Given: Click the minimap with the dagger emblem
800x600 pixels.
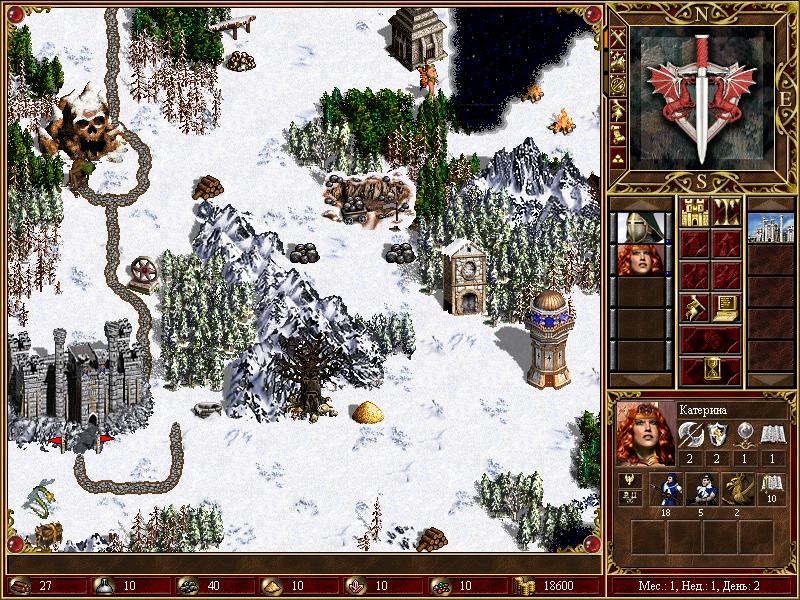Looking at the screenshot, I should 705,97.
